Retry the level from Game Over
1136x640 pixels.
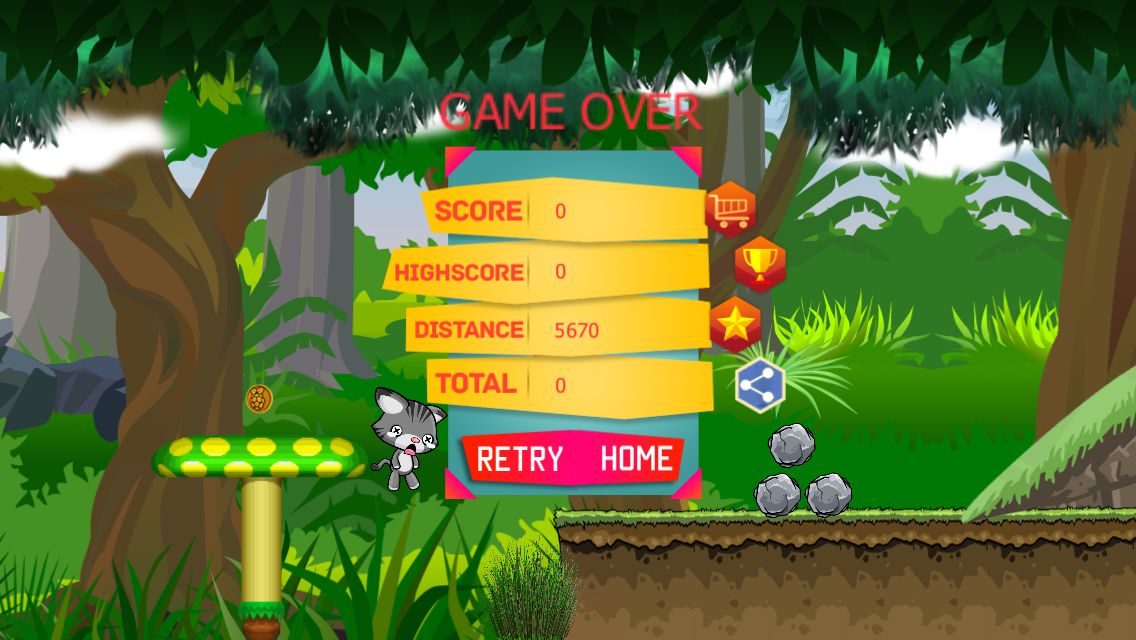[x=519, y=459]
